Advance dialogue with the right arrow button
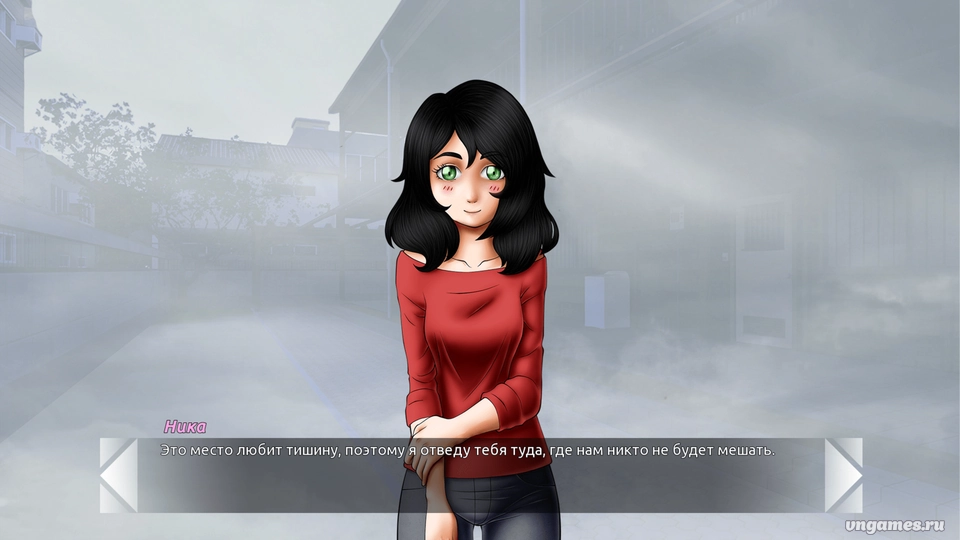 [x=843, y=475]
